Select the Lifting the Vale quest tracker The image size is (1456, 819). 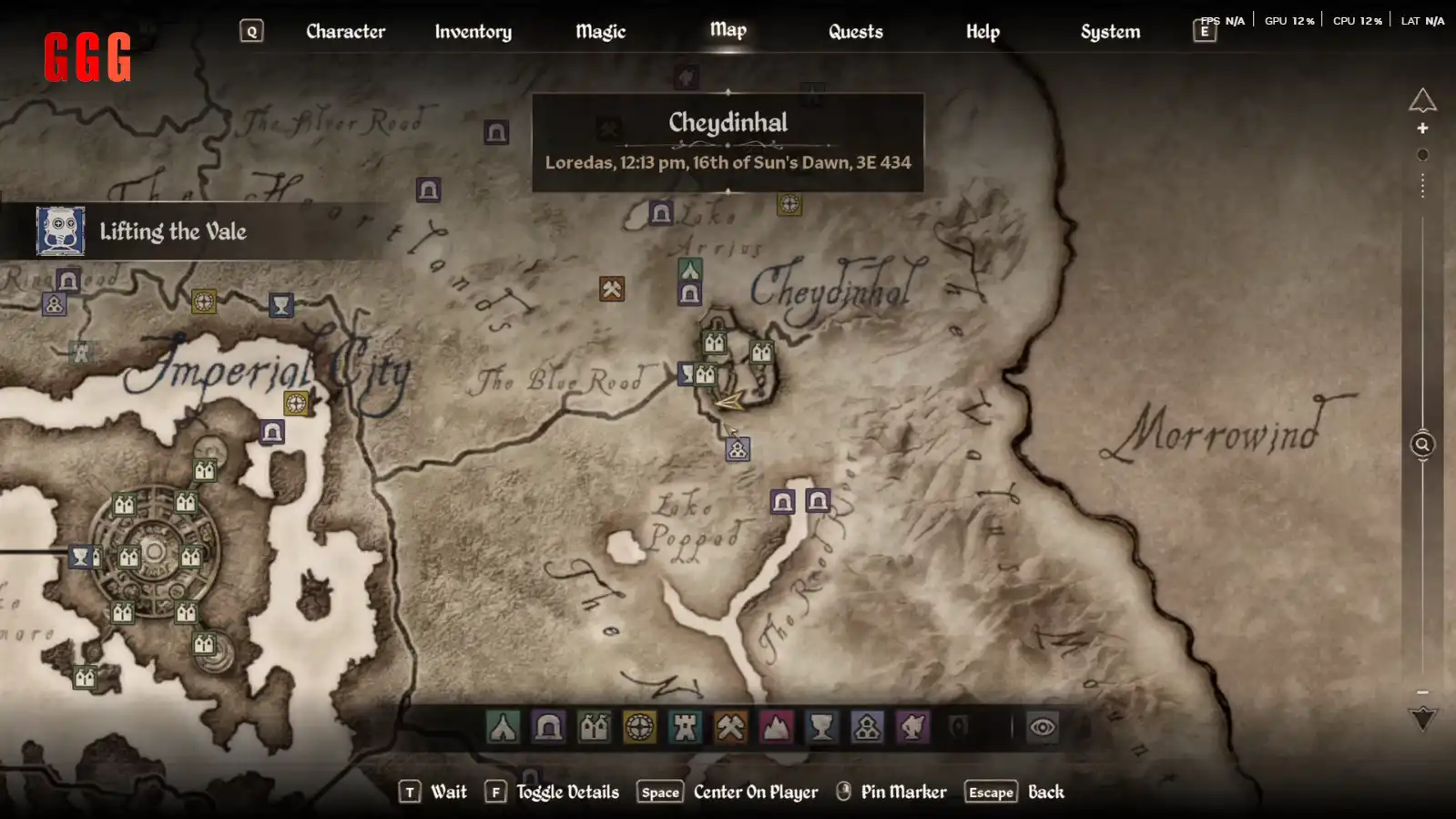point(172,231)
